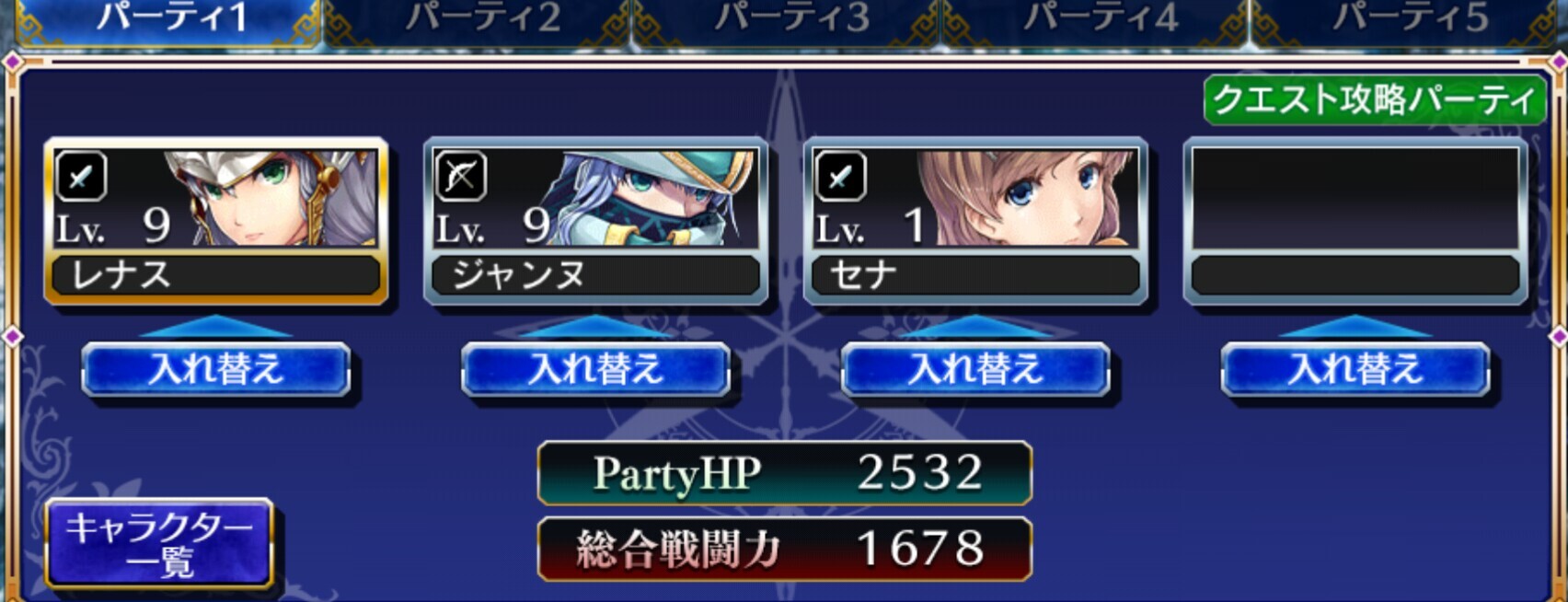
Task: Select the レナス character card
Action: click(216, 221)
